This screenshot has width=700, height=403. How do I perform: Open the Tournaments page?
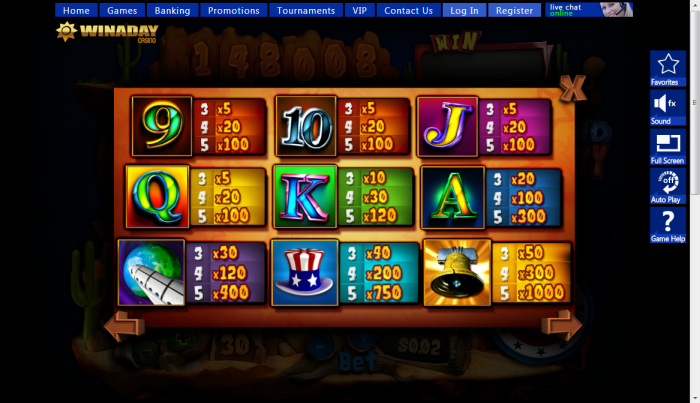coord(305,11)
